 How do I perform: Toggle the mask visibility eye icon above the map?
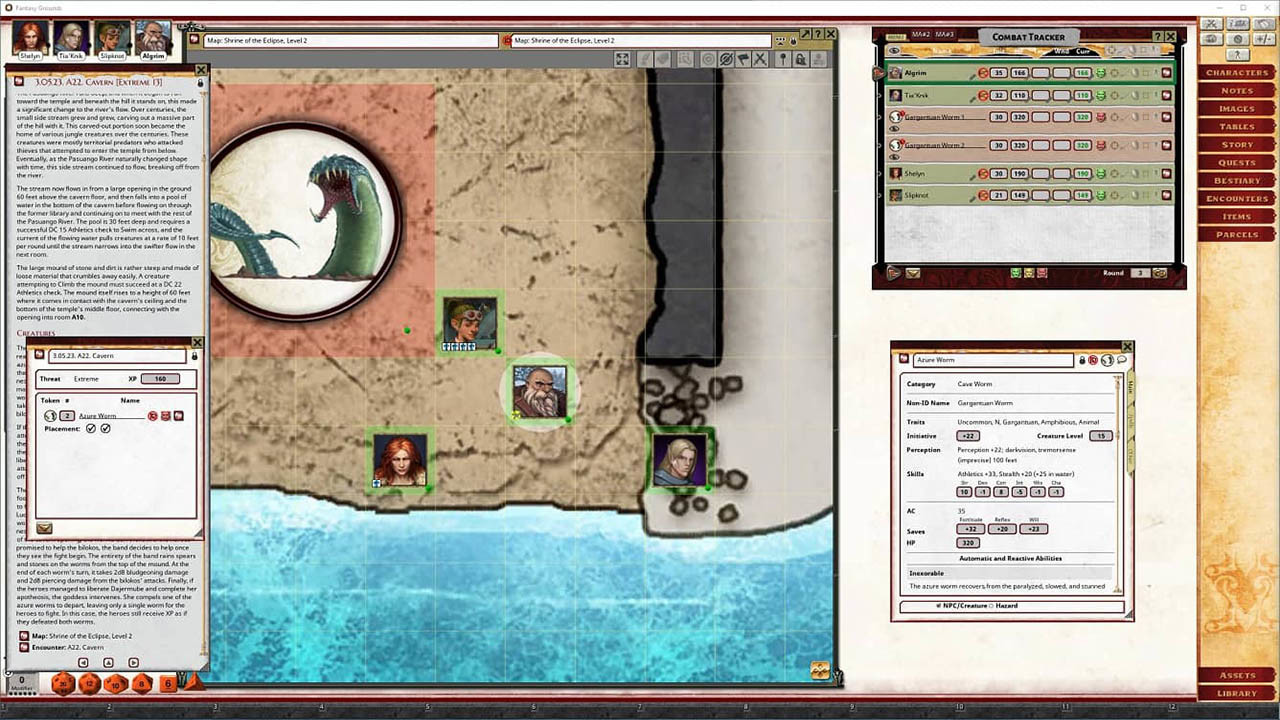pos(726,59)
